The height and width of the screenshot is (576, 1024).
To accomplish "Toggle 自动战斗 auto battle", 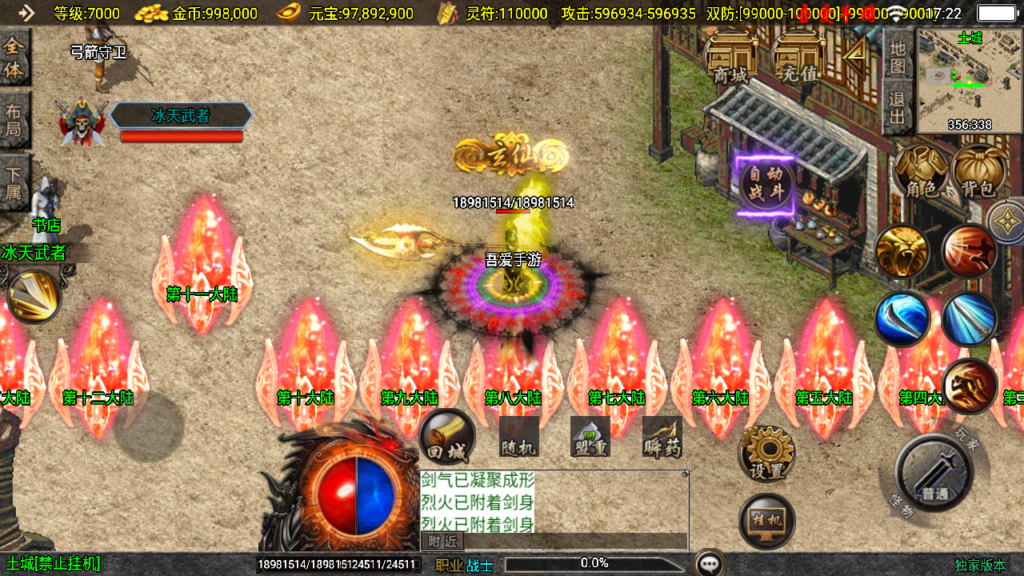I will [766, 185].
